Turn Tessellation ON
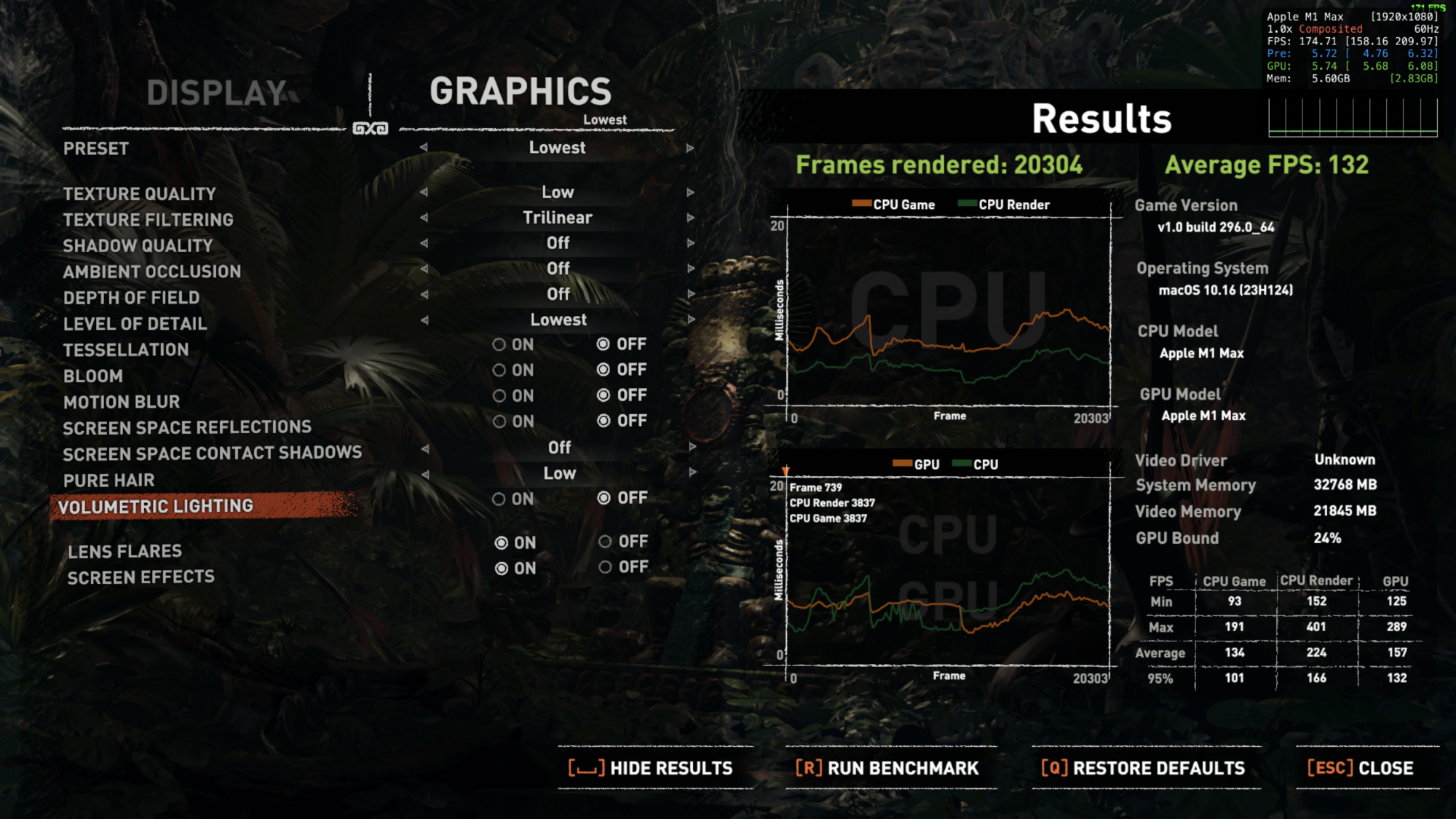1456x819 pixels. coord(499,344)
